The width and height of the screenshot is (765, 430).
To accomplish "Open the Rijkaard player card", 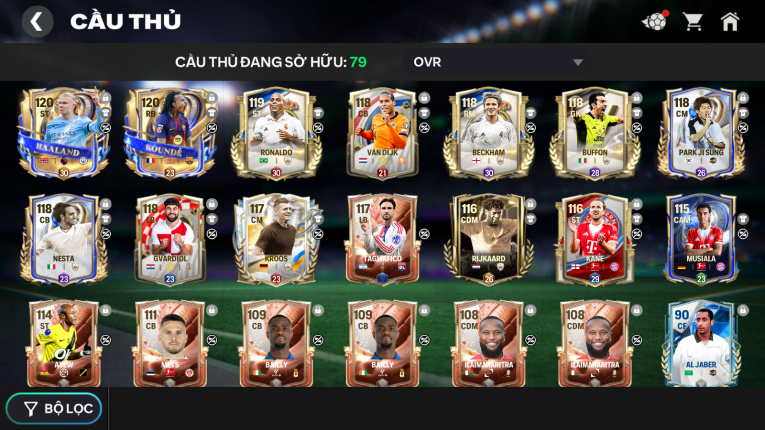I will (x=488, y=240).
